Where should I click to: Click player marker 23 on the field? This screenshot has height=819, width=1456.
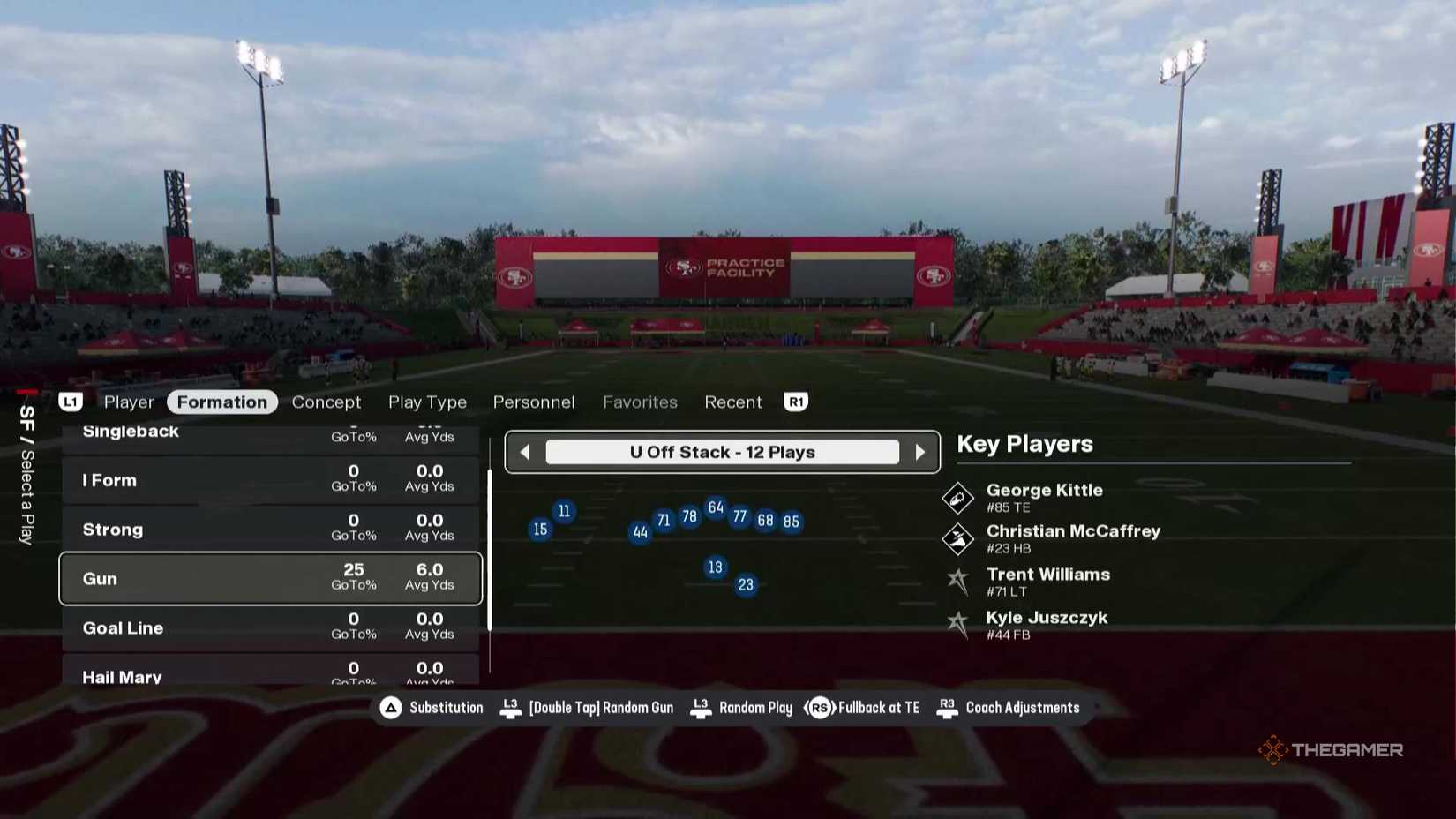[x=746, y=583]
